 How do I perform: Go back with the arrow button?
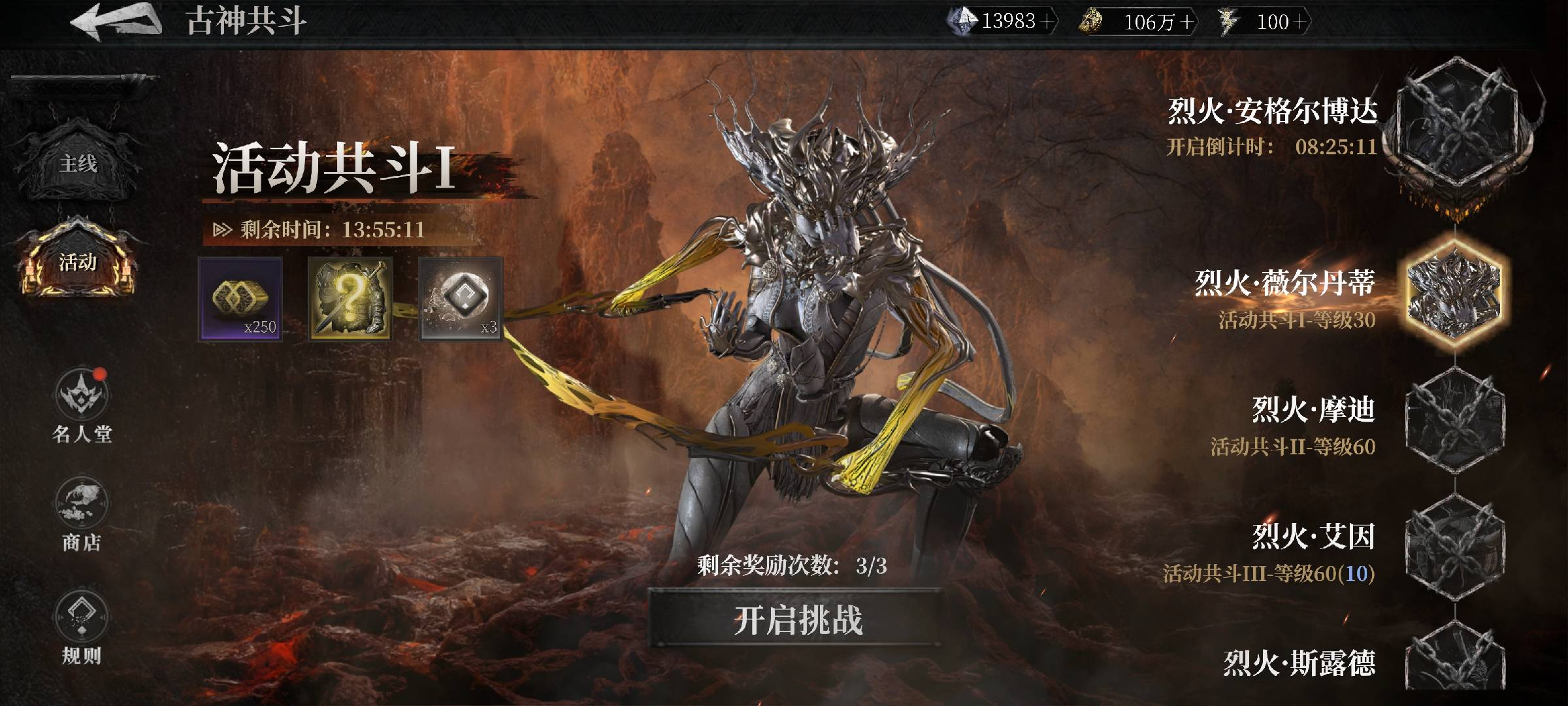[x=116, y=21]
